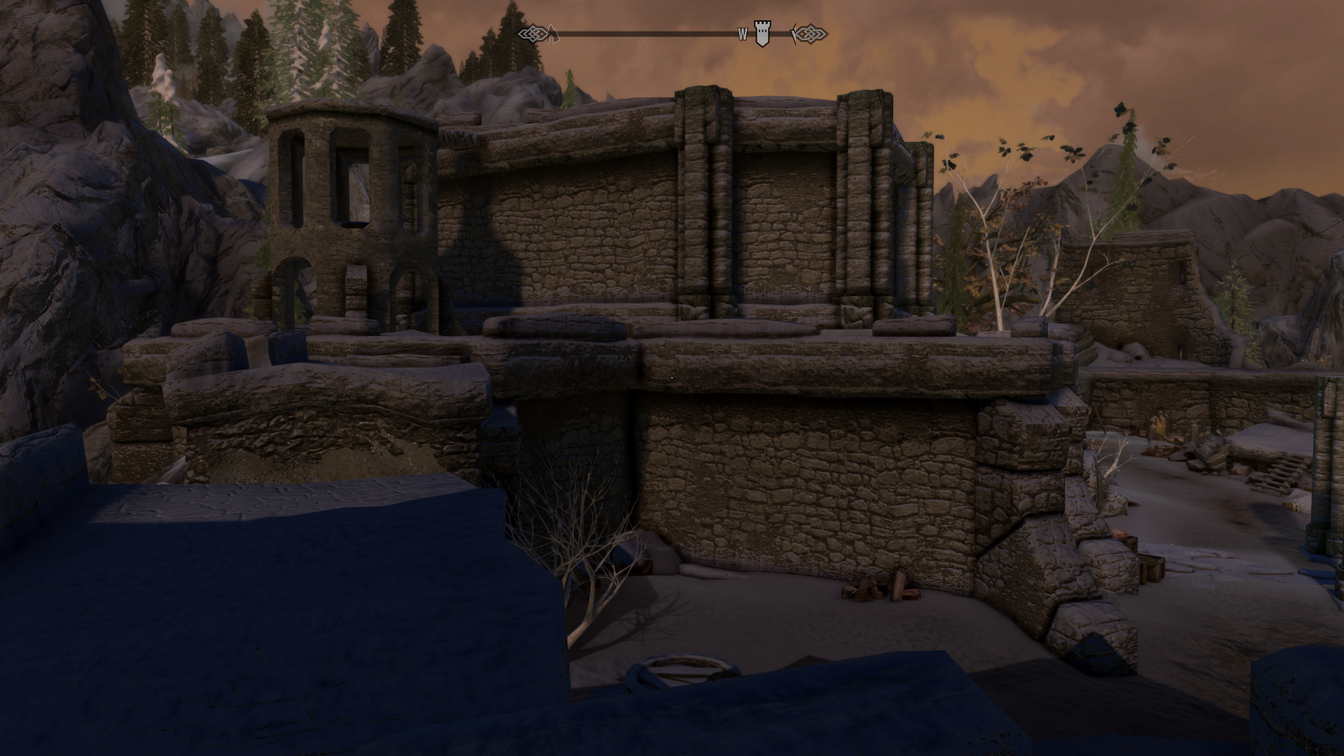1344x756 pixels.
Task: Click the small tick mark beside the fort icon
Action: [793, 35]
